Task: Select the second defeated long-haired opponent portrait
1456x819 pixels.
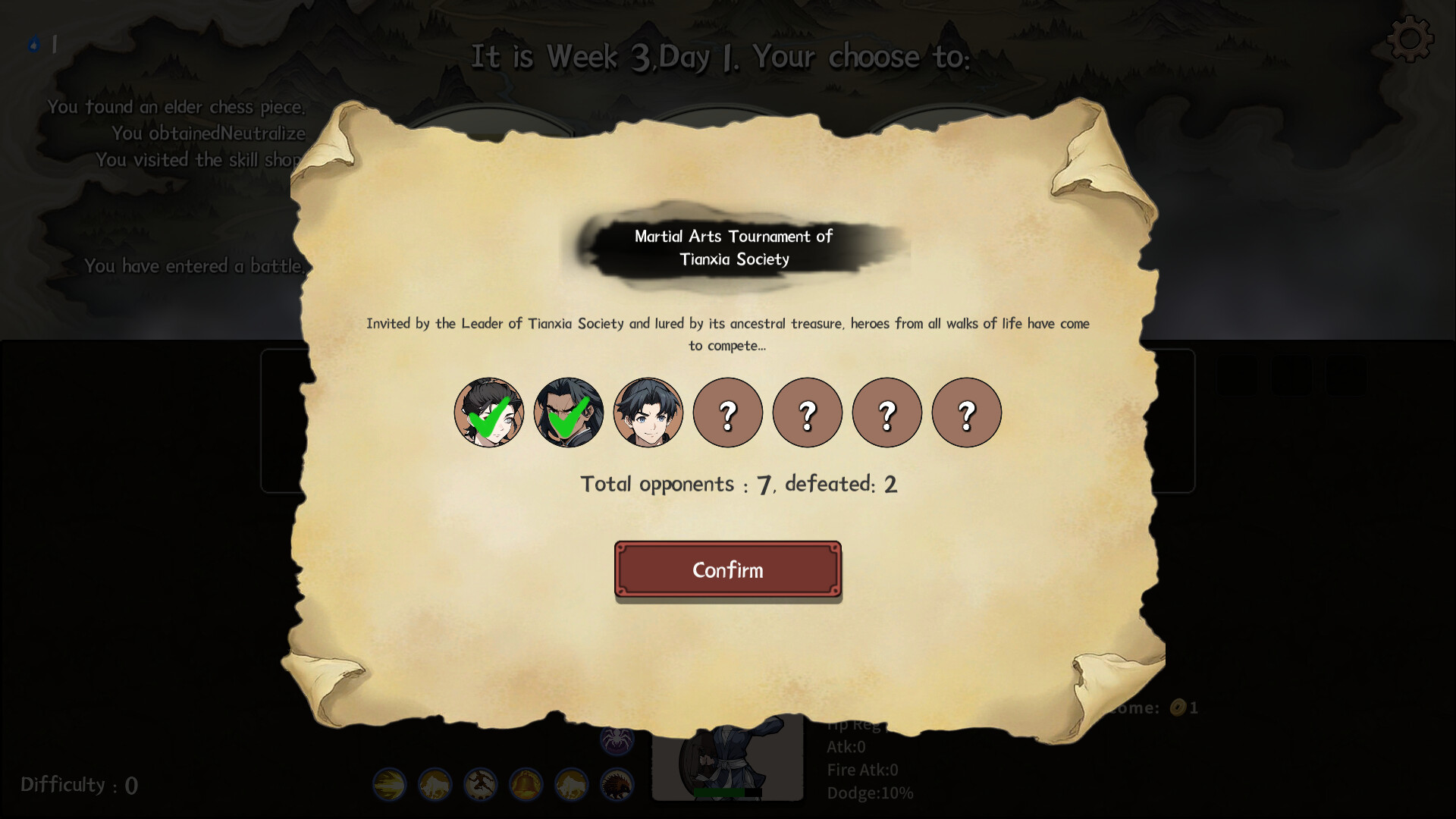Action: click(x=569, y=413)
